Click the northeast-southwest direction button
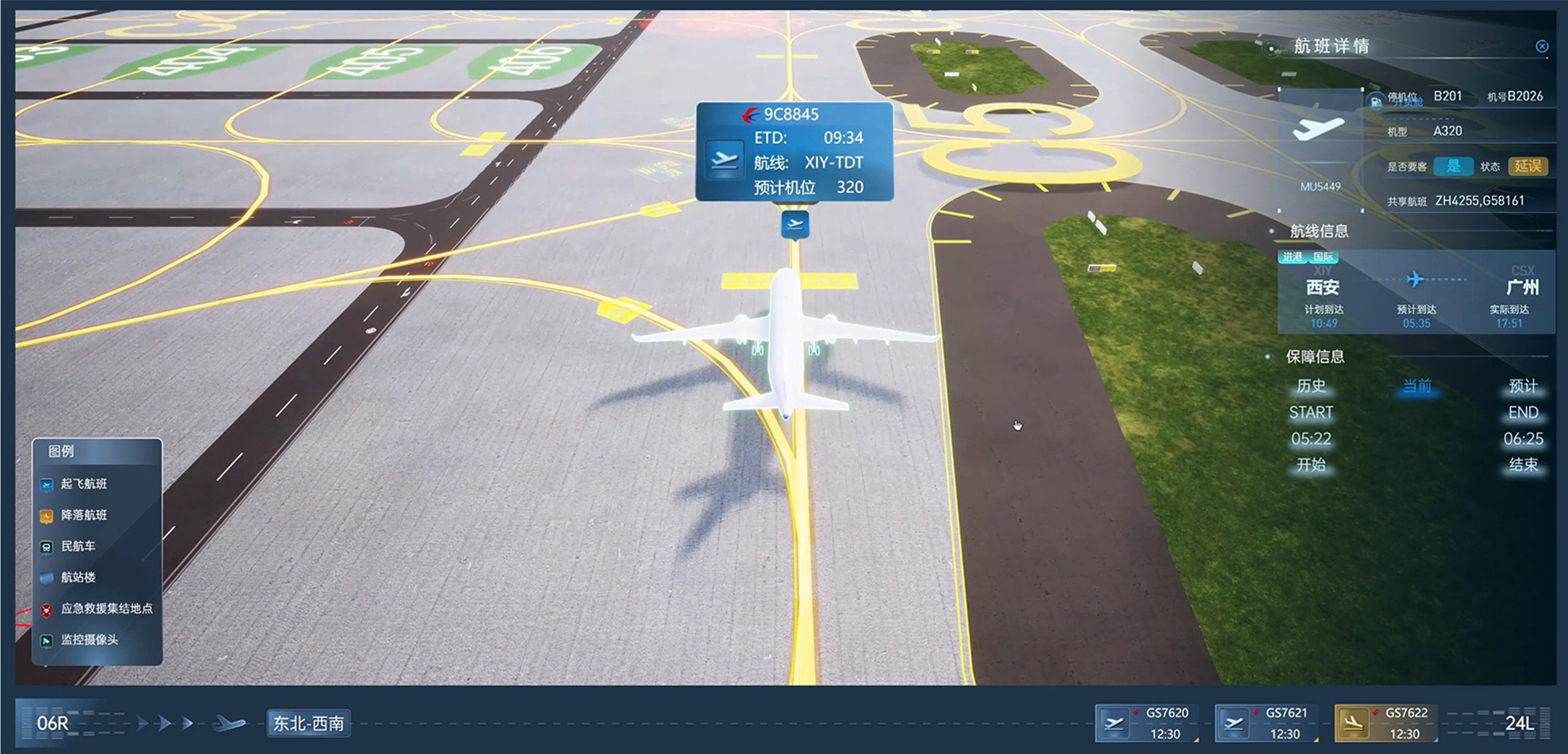 [x=308, y=724]
